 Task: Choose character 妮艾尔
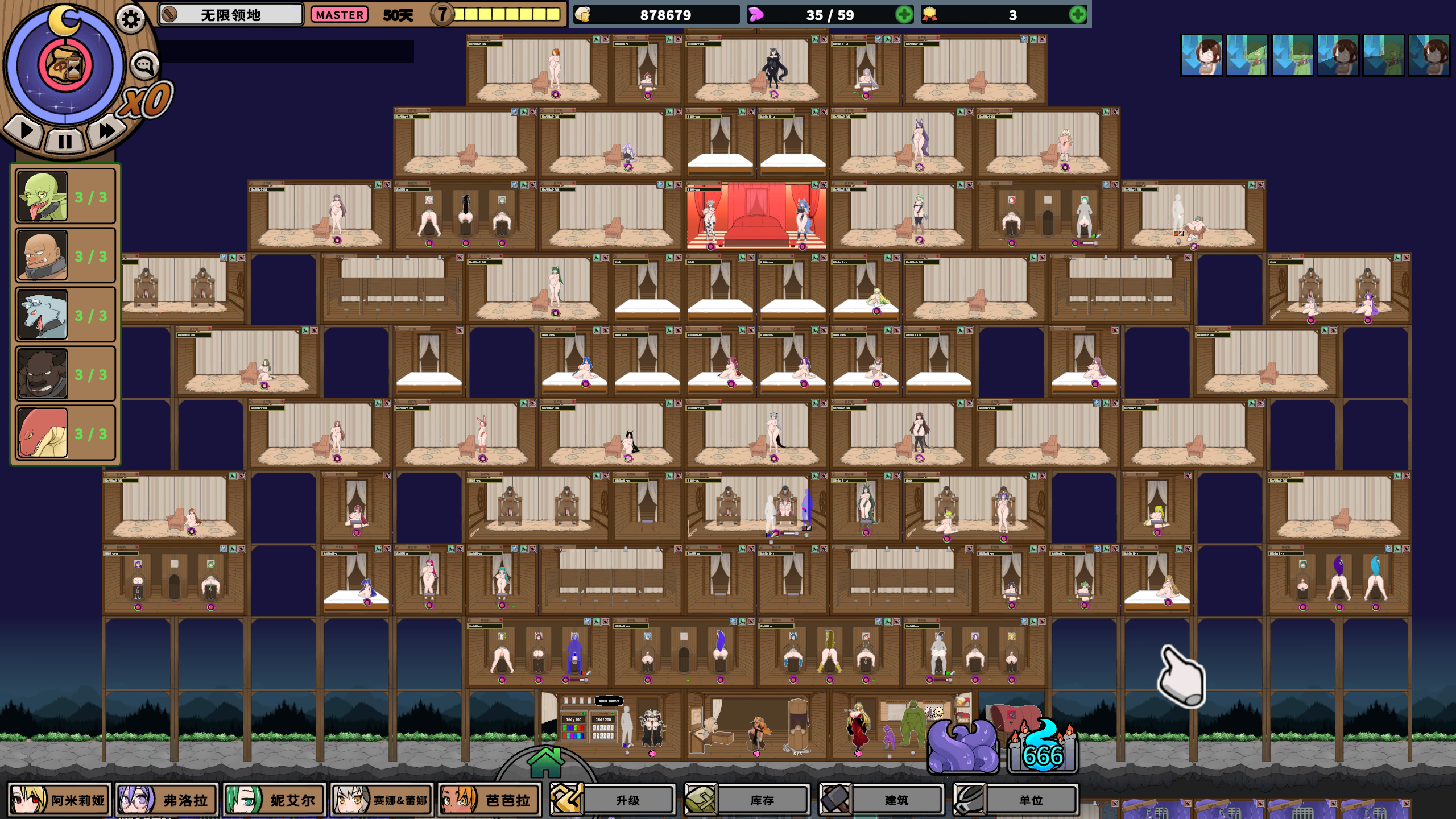[x=275, y=800]
